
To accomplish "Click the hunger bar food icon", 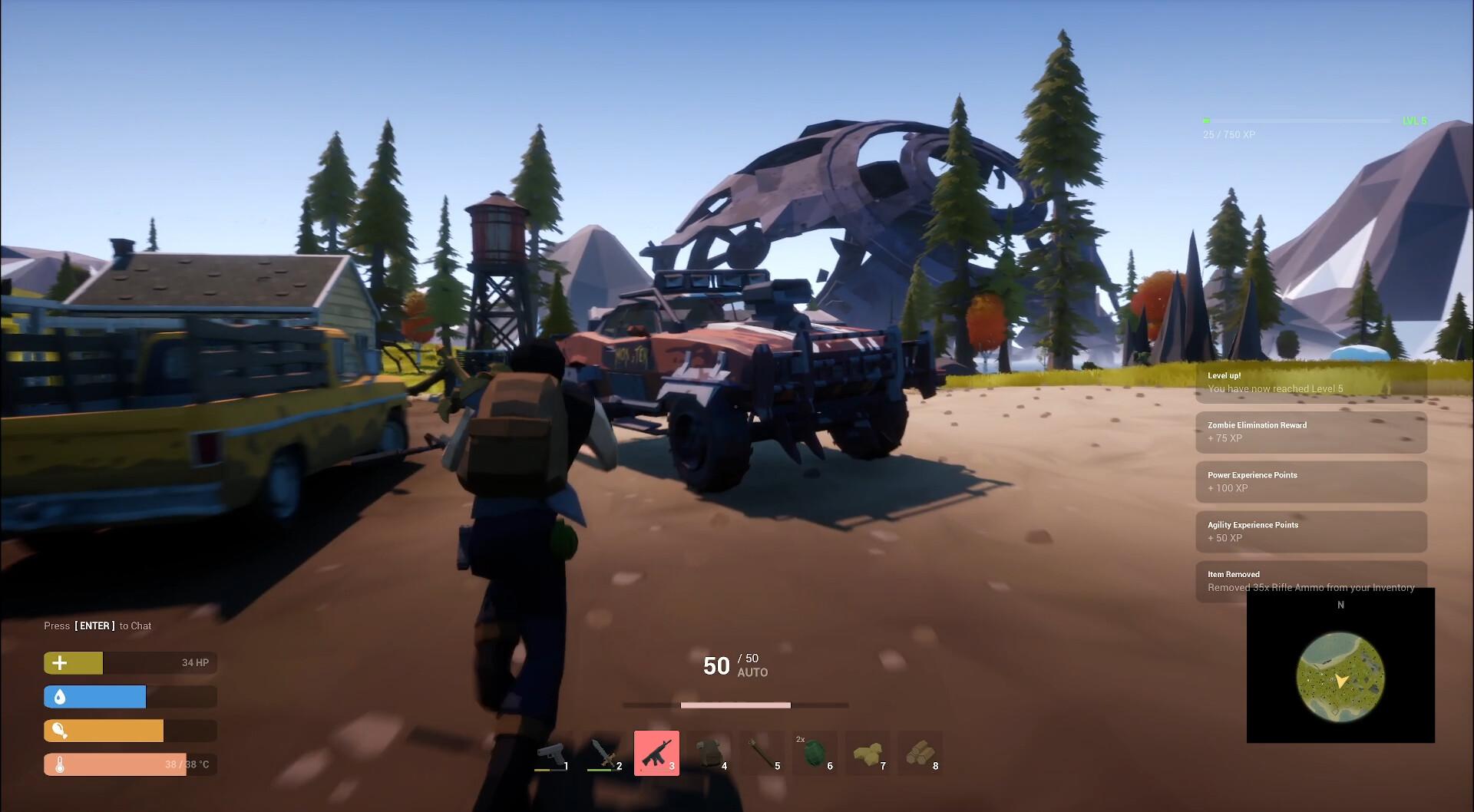I will [x=58, y=730].
